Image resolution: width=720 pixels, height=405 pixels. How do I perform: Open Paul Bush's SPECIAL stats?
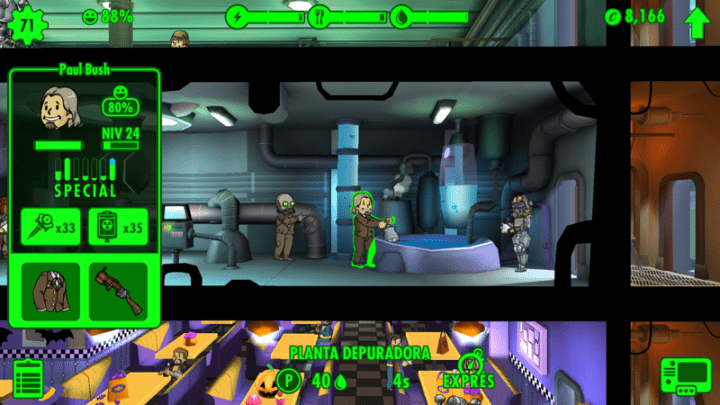pyautogui.click(x=84, y=176)
